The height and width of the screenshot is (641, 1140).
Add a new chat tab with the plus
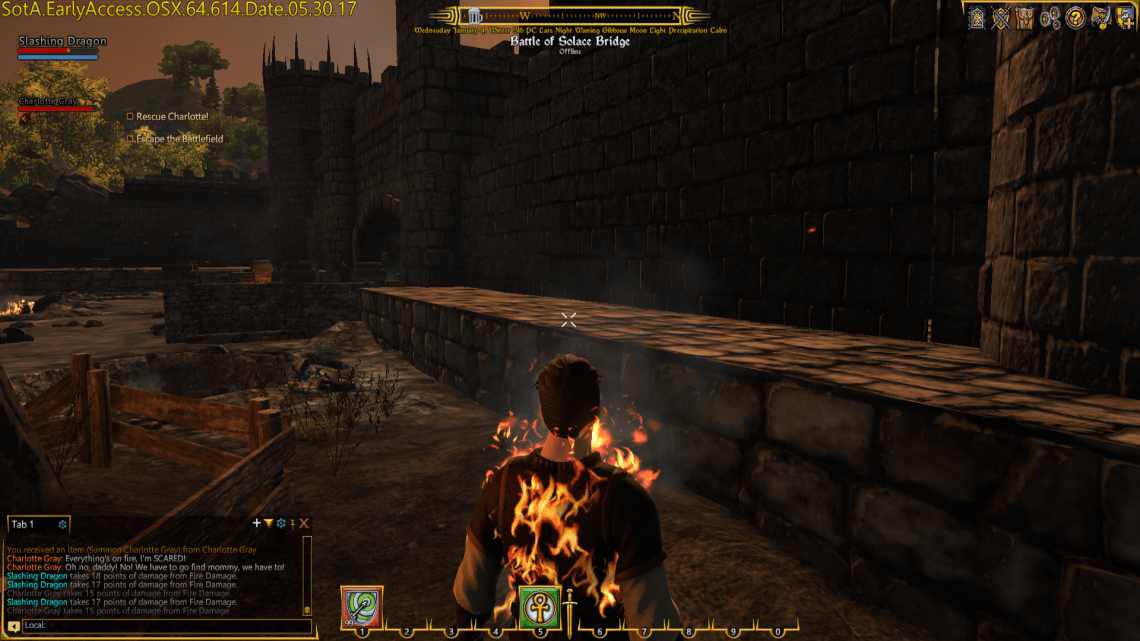click(257, 523)
